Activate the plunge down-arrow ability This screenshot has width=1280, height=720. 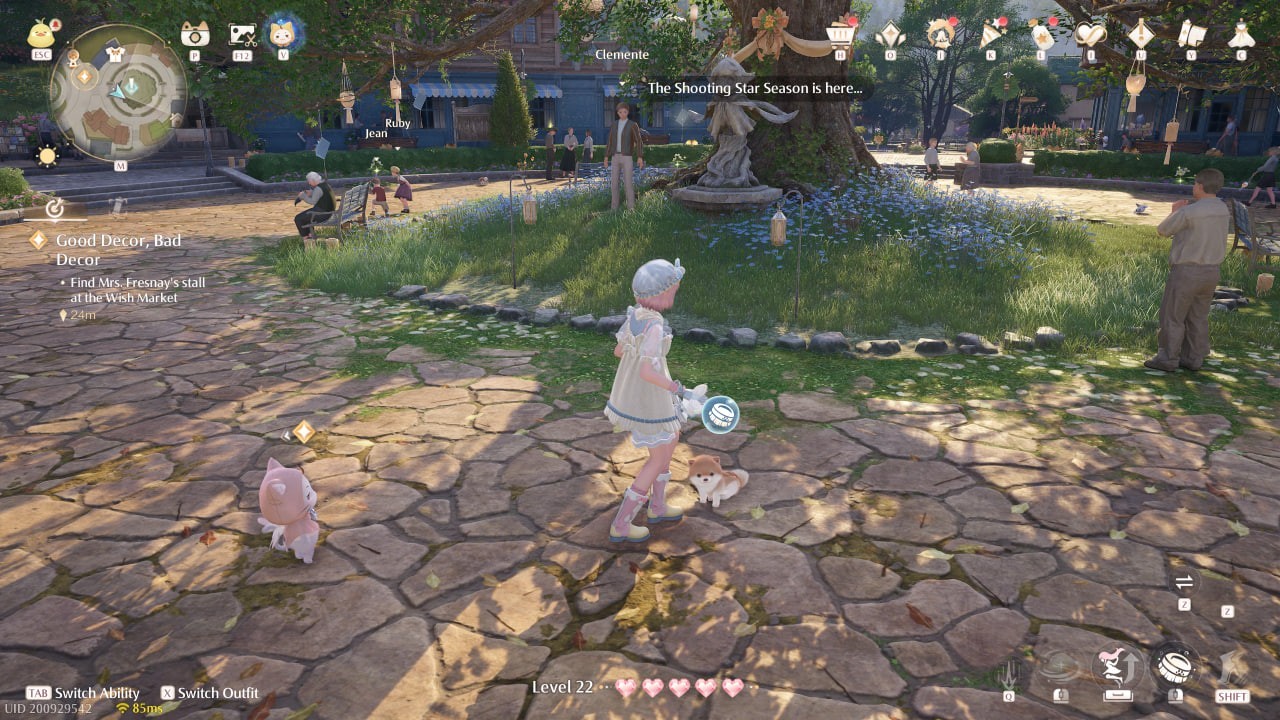click(1008, 669)
